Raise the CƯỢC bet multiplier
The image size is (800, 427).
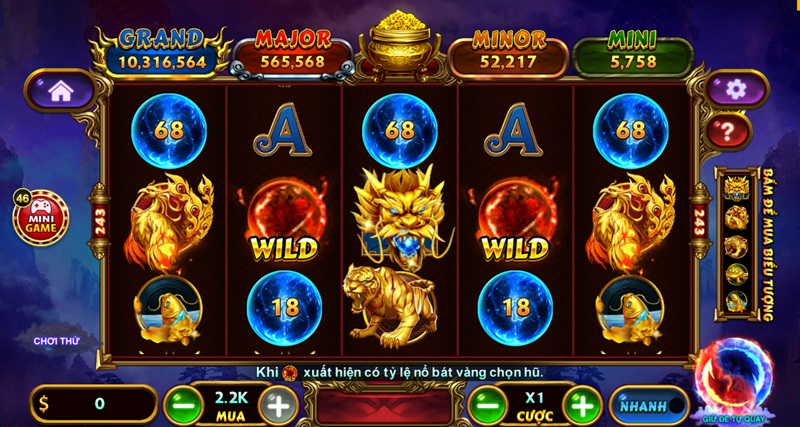pos(580,405)
